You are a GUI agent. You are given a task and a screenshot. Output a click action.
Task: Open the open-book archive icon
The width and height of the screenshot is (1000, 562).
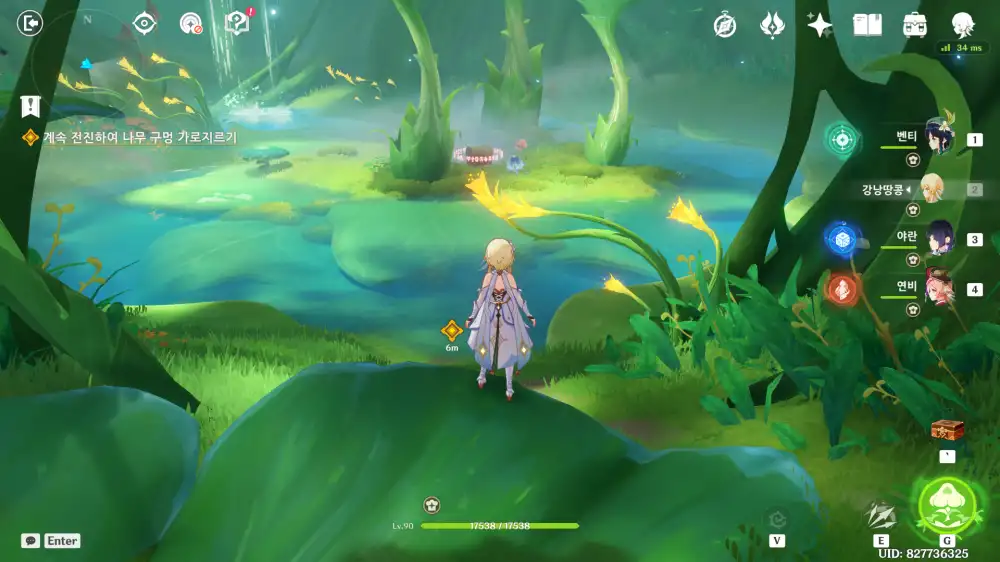[867, 26]
